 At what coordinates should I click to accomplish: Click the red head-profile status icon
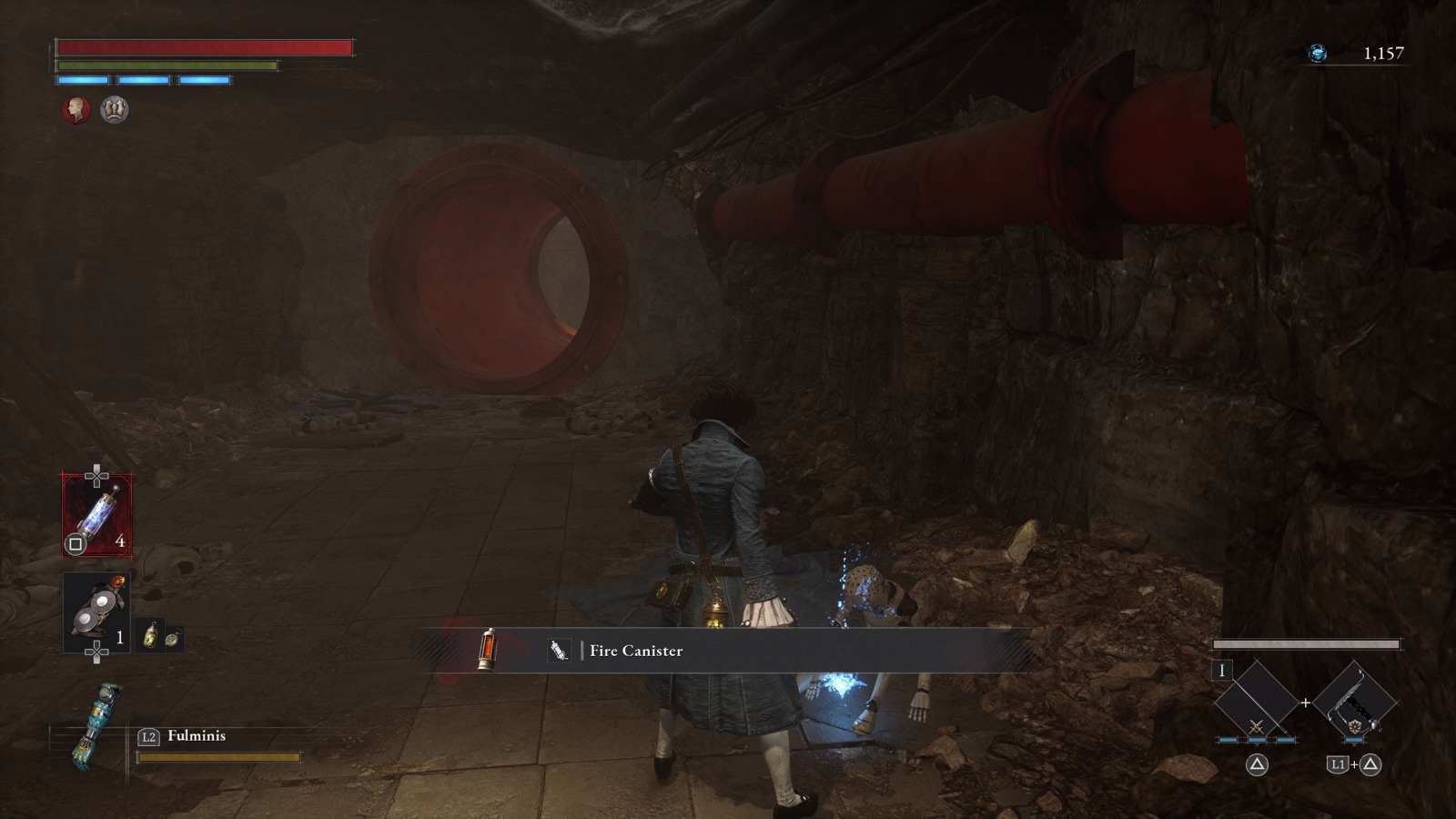click(76, 110)
